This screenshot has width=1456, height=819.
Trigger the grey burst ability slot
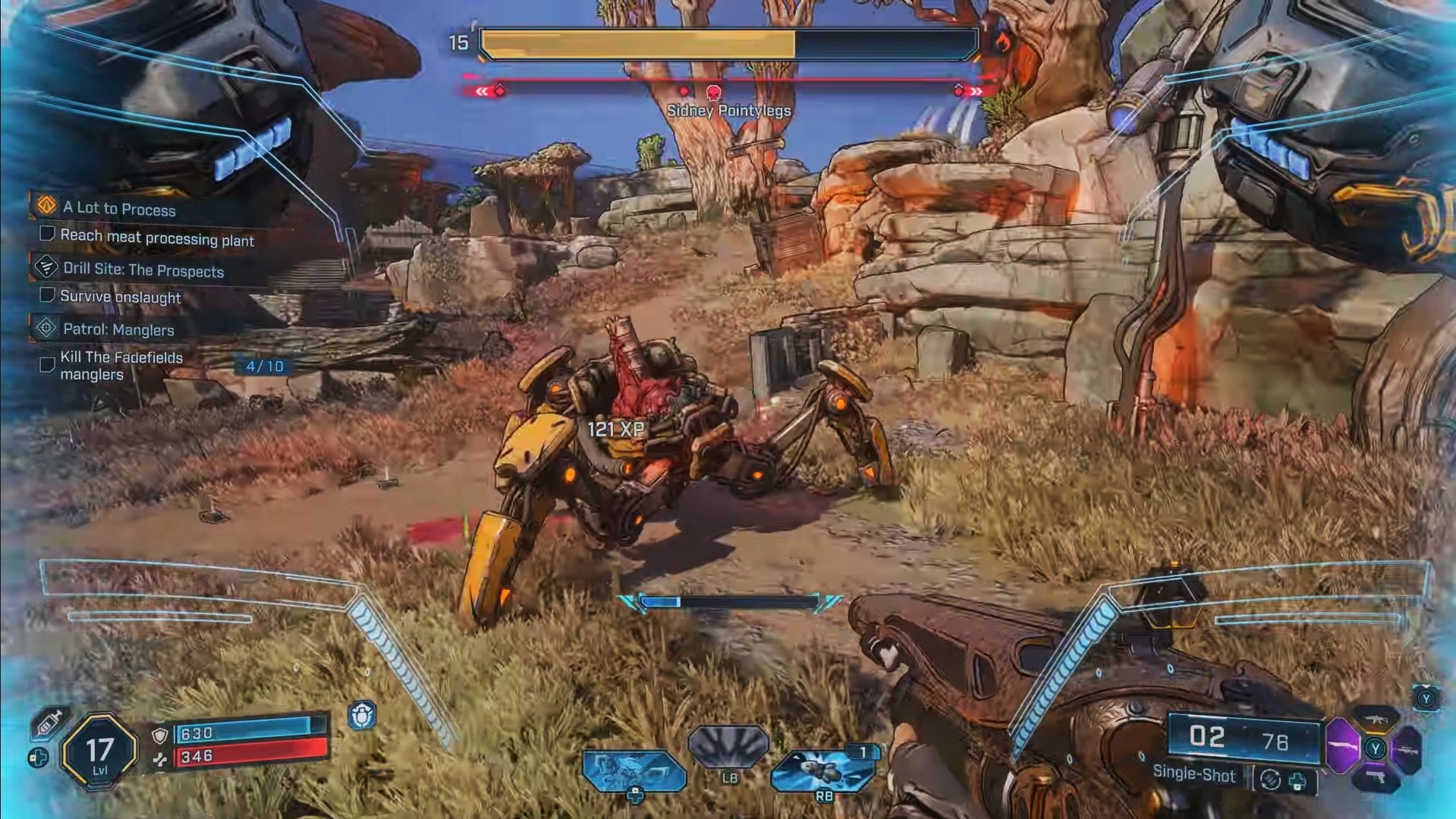point(728,746)
